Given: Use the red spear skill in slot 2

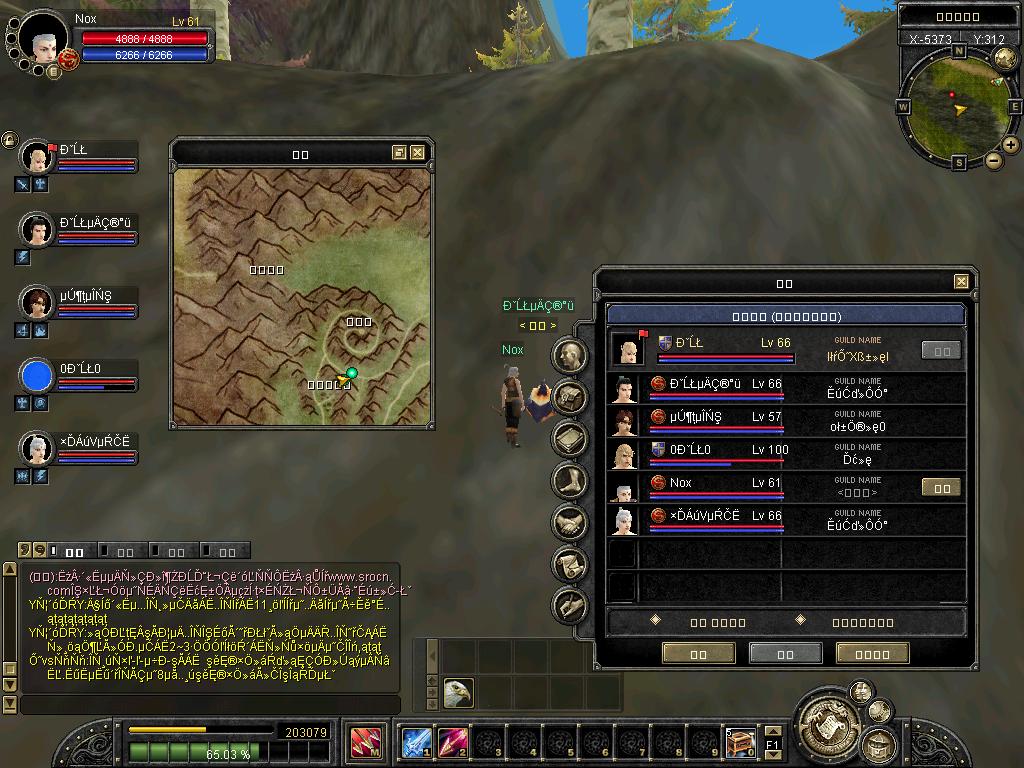Looking at the screenshot, I should [452, 743].
